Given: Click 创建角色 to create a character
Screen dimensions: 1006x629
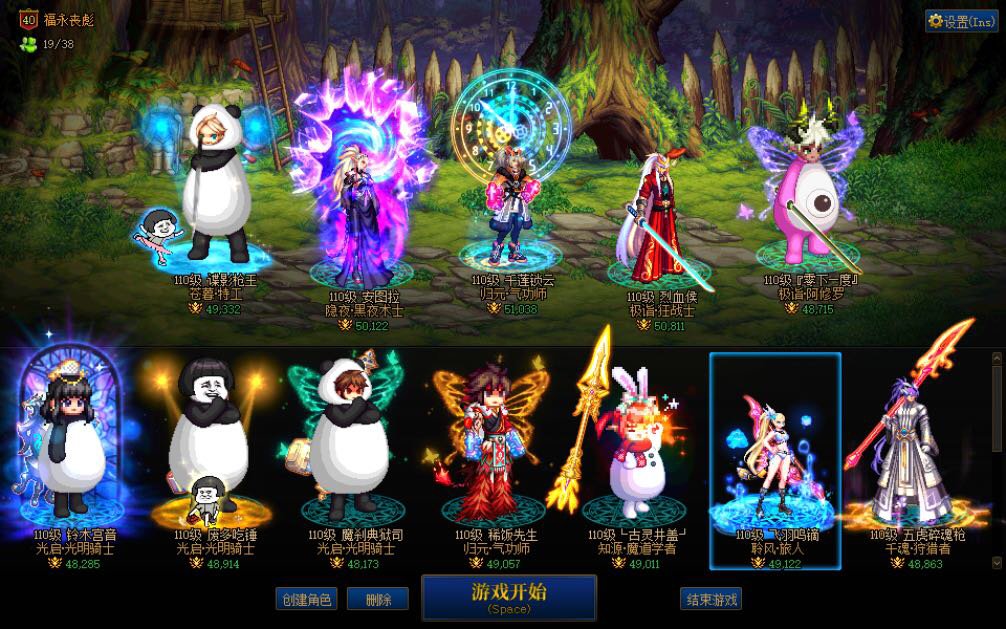Looking at the screenshot, I should coord(306,599).
